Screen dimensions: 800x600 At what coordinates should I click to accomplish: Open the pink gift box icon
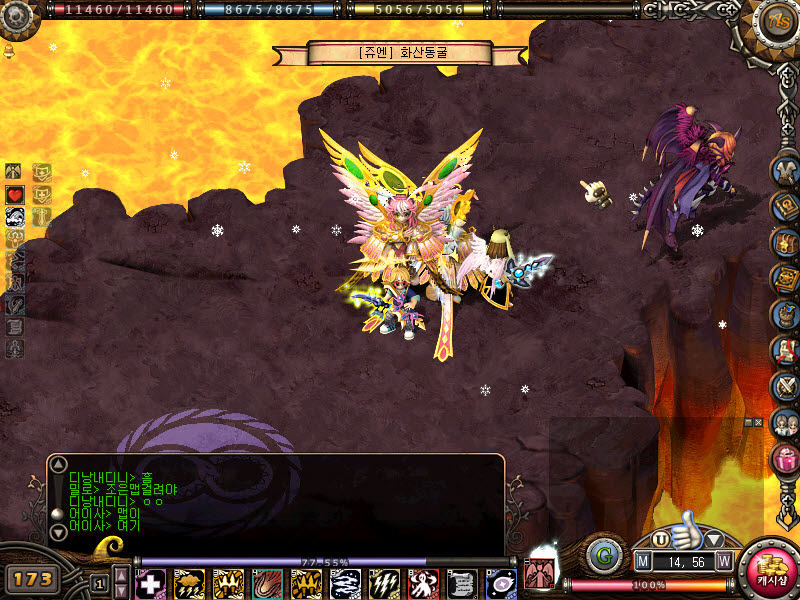tap(785, 458)
